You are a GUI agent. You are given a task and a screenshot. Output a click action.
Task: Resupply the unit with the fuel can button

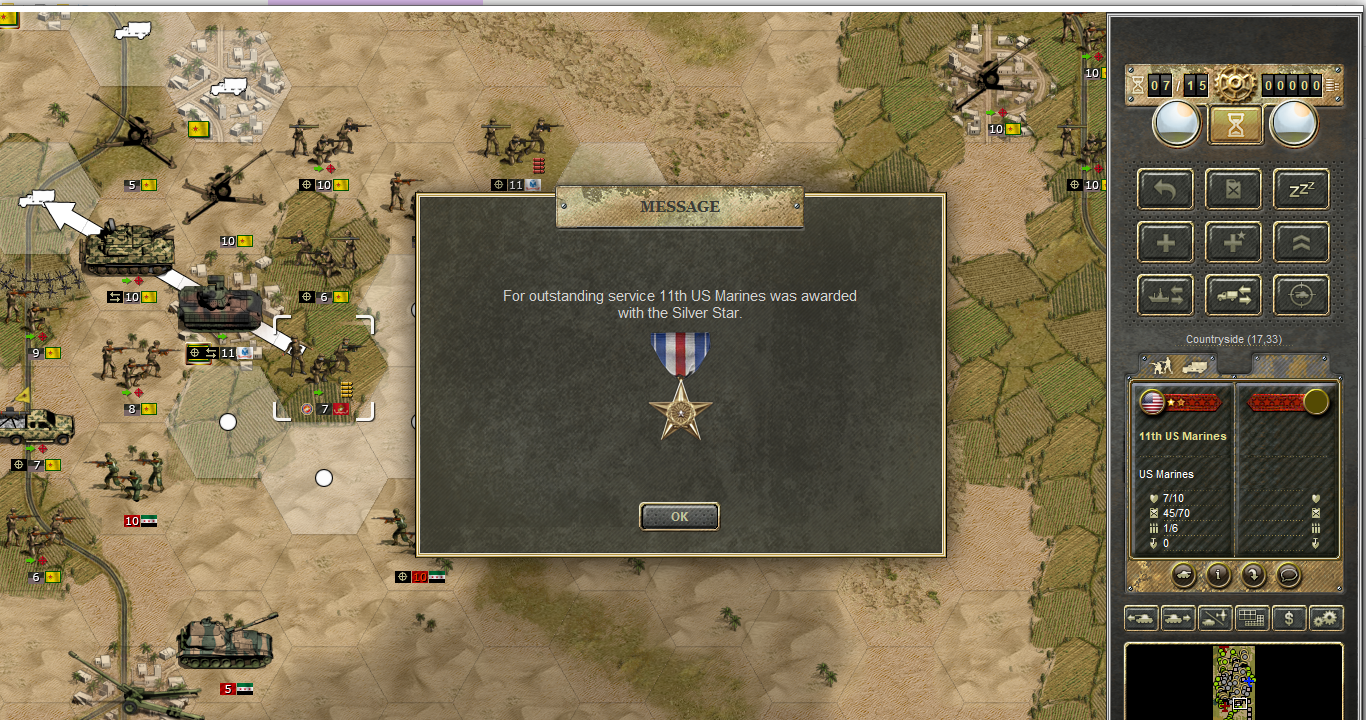click(x=1233, y=188)
